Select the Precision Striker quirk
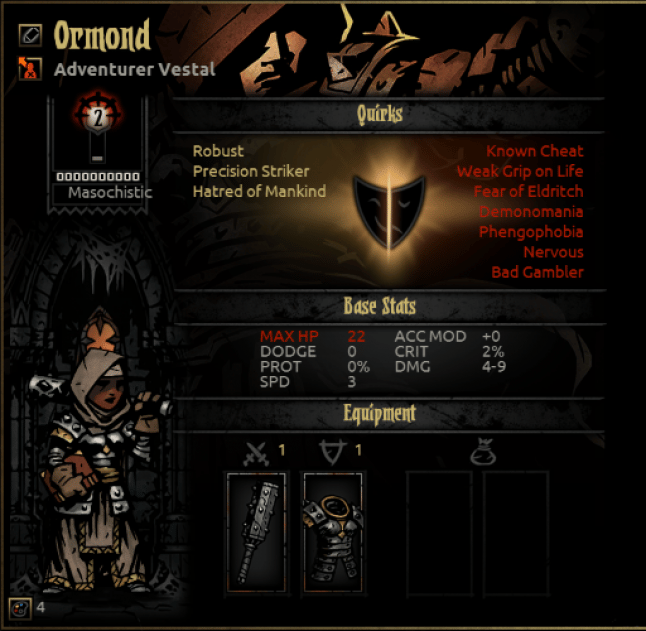Viewport: 646px width, 631px height. pos(251,171)
